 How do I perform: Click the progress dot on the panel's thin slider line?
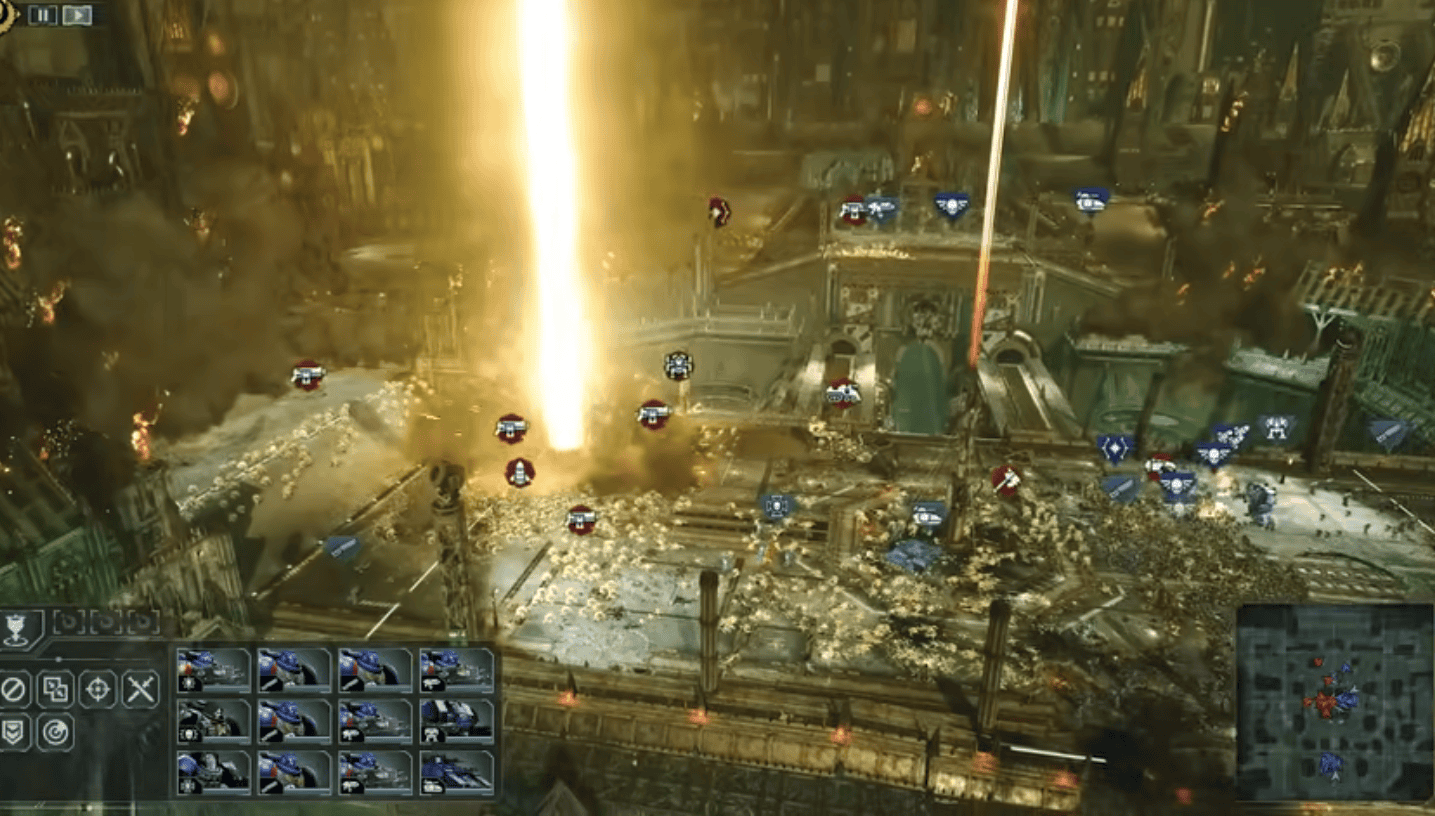point(59,659)
